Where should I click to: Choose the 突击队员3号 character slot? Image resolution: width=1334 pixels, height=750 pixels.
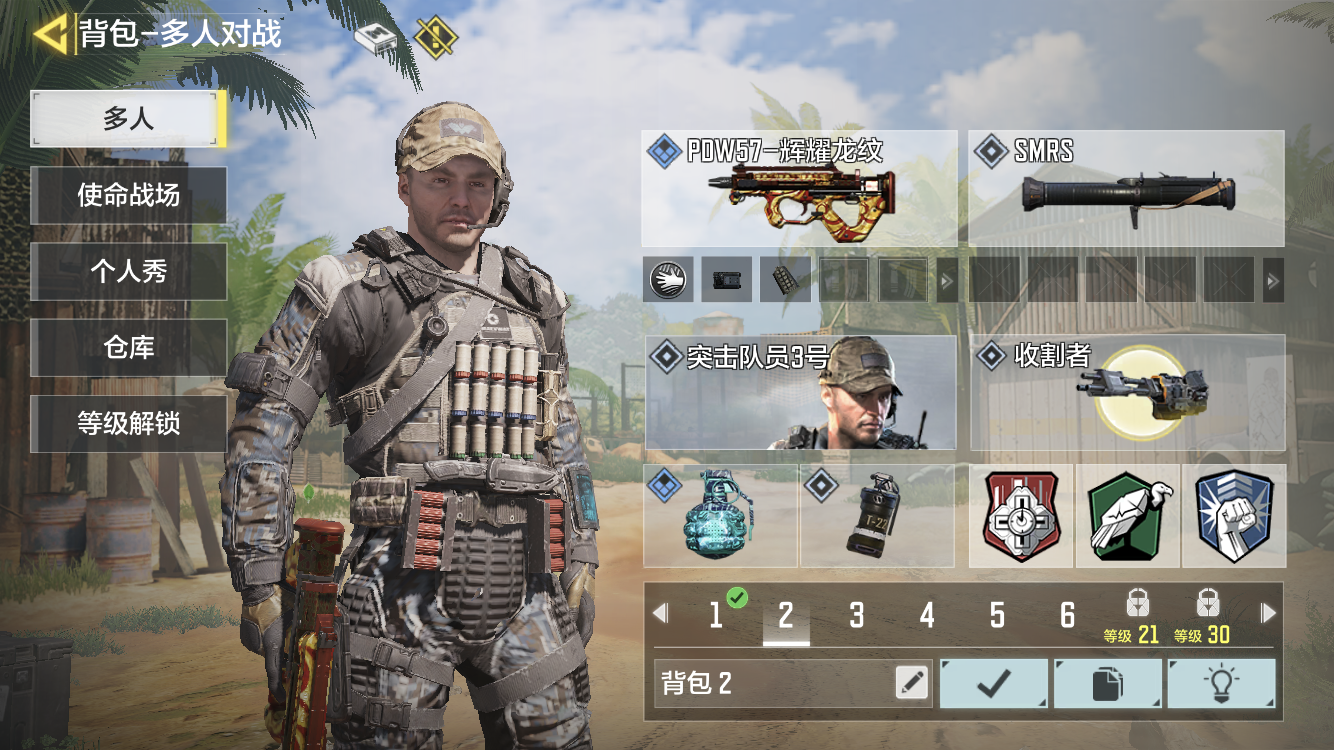click(800, 393)
